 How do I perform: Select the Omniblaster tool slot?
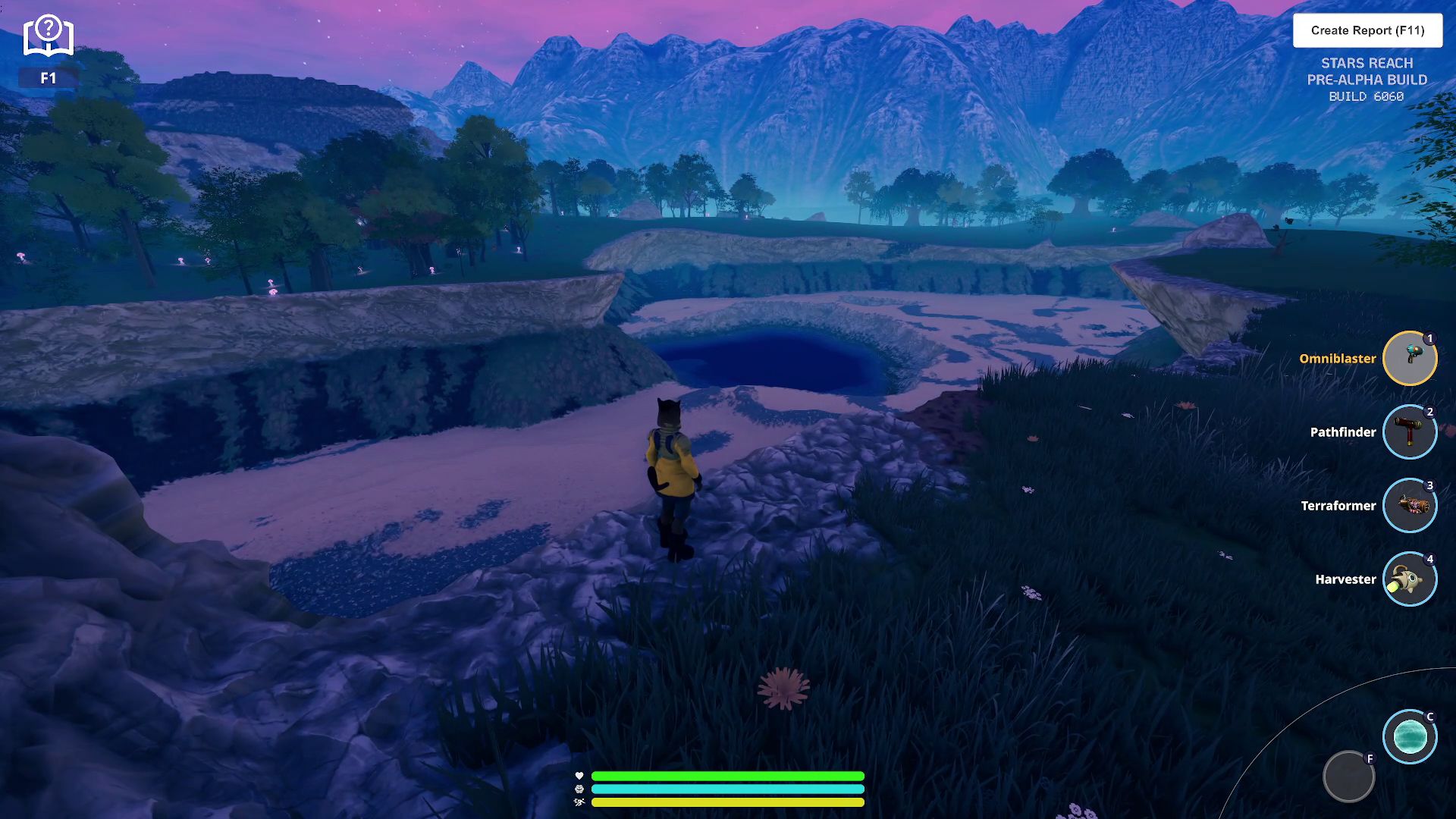[1410, 359]
